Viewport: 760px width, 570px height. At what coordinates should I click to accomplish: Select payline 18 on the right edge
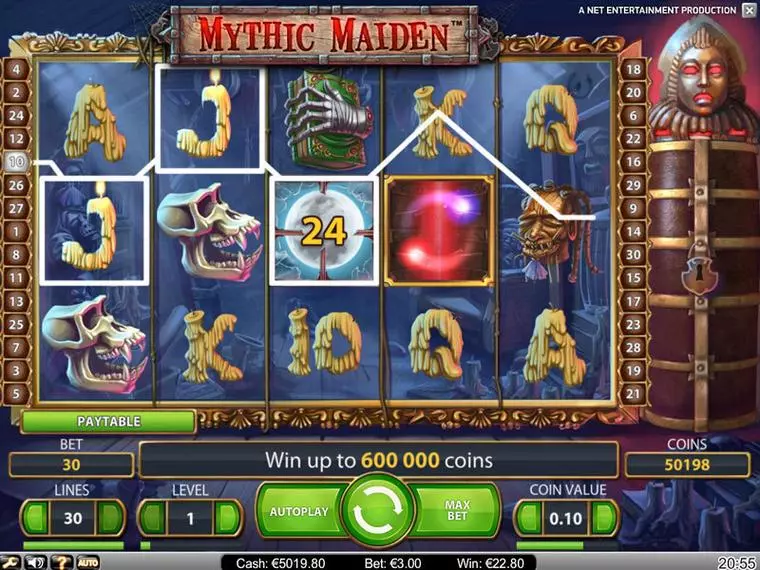pyautogui.click(x=633, y=69)
